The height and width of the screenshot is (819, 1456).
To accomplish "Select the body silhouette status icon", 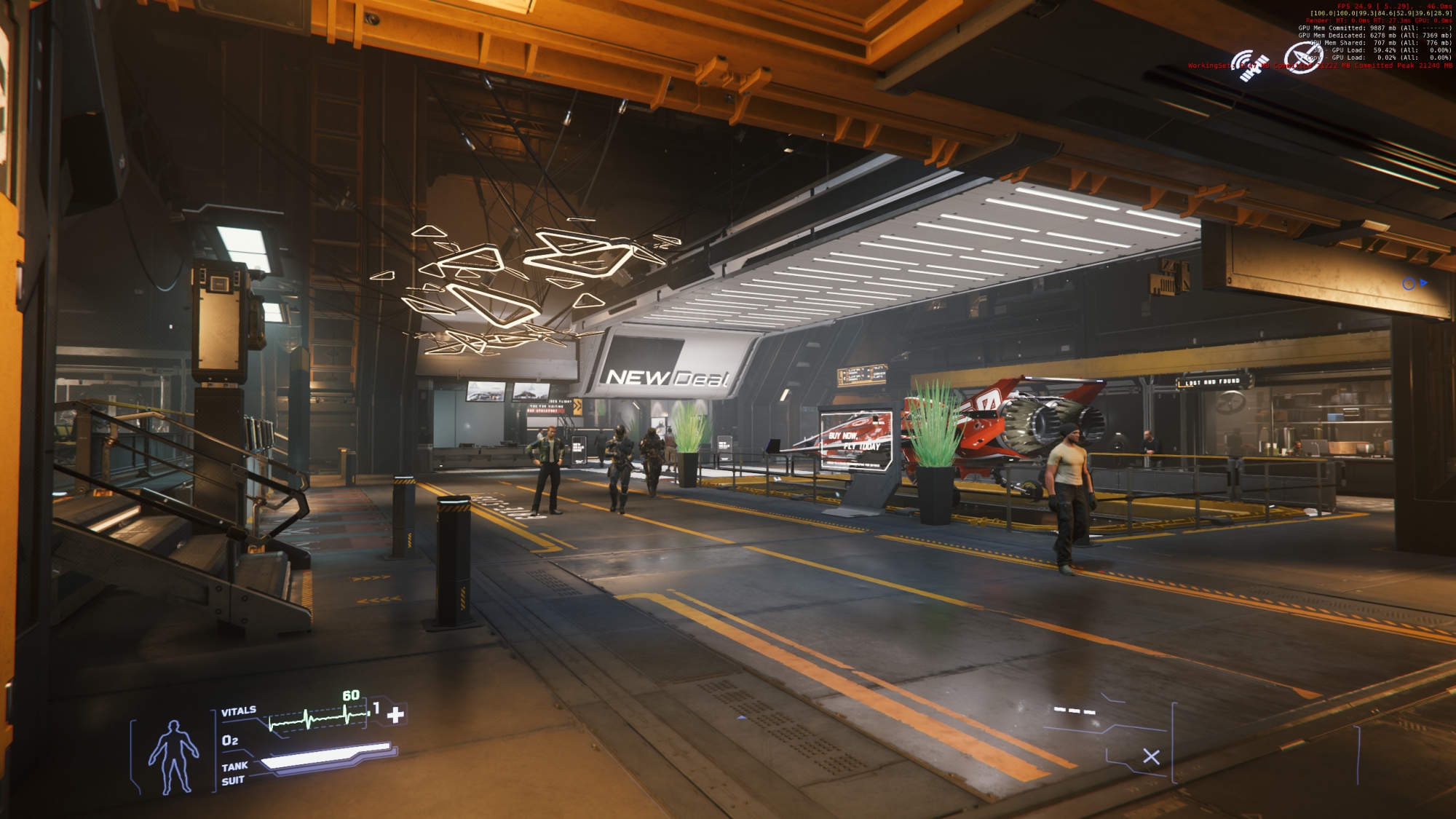I will (173, 756).
